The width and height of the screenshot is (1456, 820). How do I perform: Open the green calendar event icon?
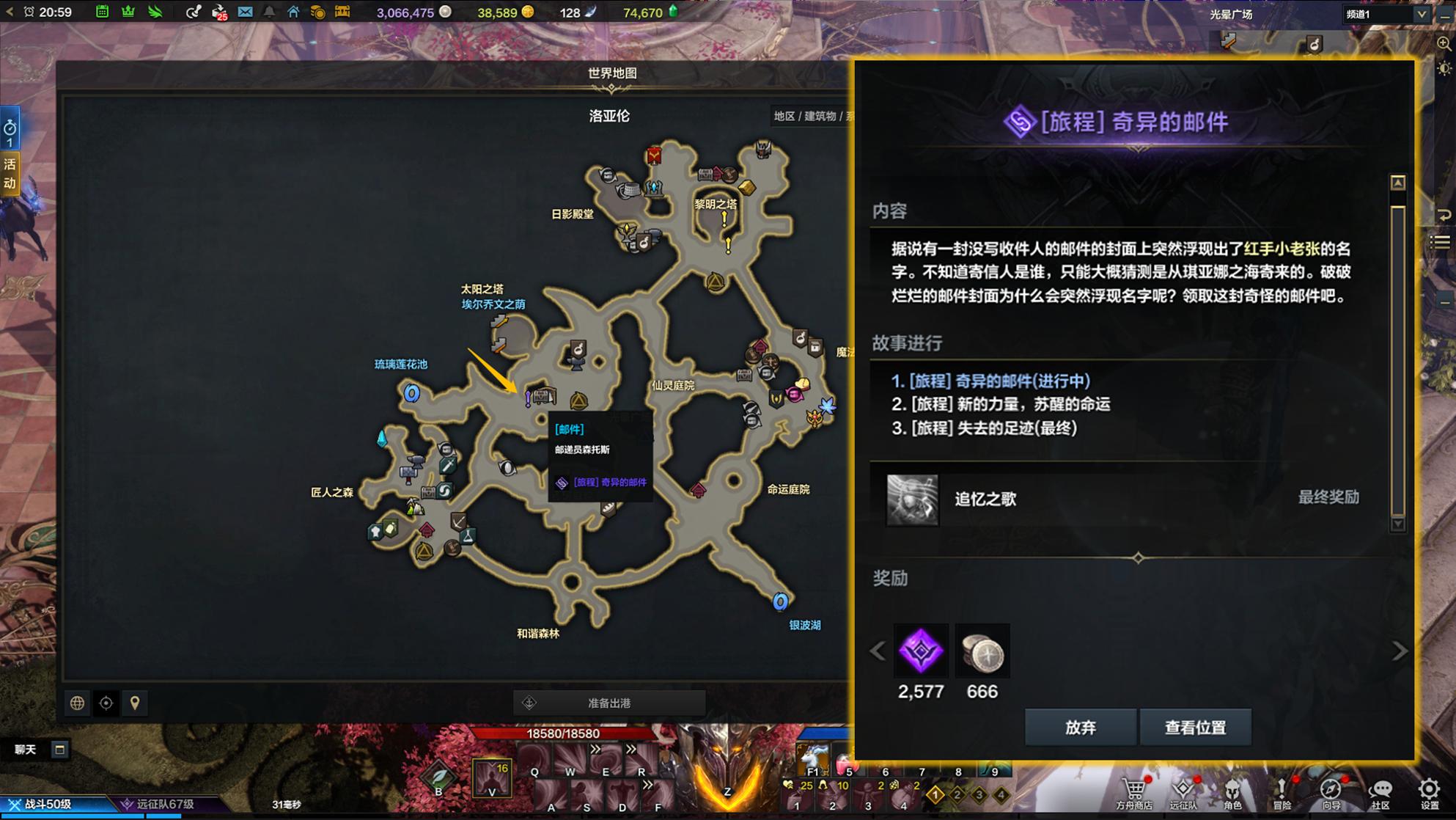coord(102,12)
